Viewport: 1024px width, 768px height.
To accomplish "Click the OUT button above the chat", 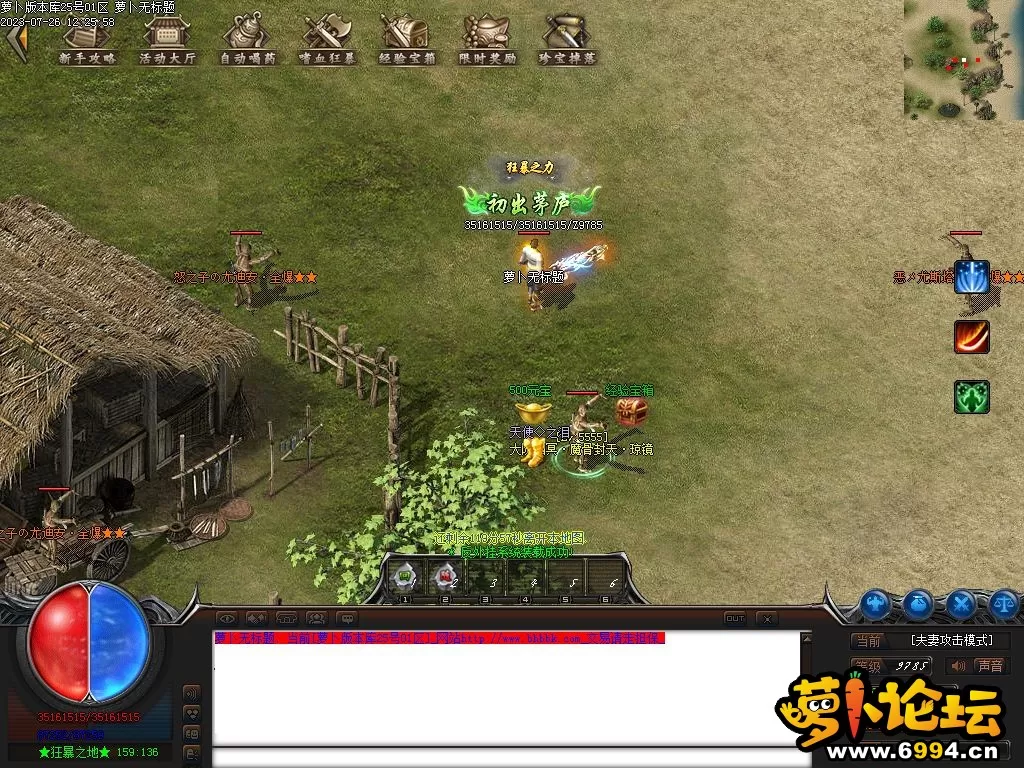I will click(735, 619).
